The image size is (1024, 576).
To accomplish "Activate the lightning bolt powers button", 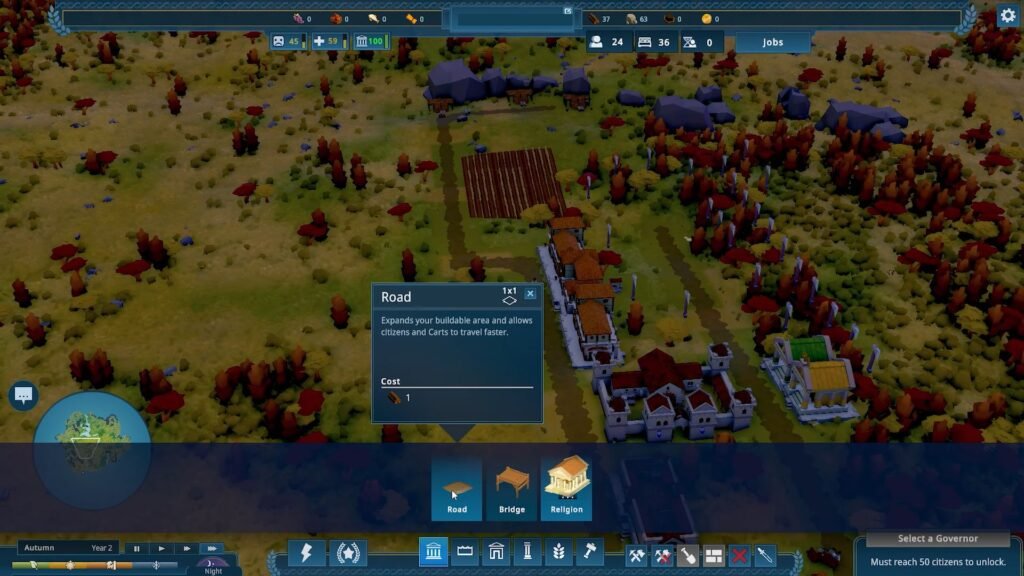I will pyautogui.click(x=306, y=553).
